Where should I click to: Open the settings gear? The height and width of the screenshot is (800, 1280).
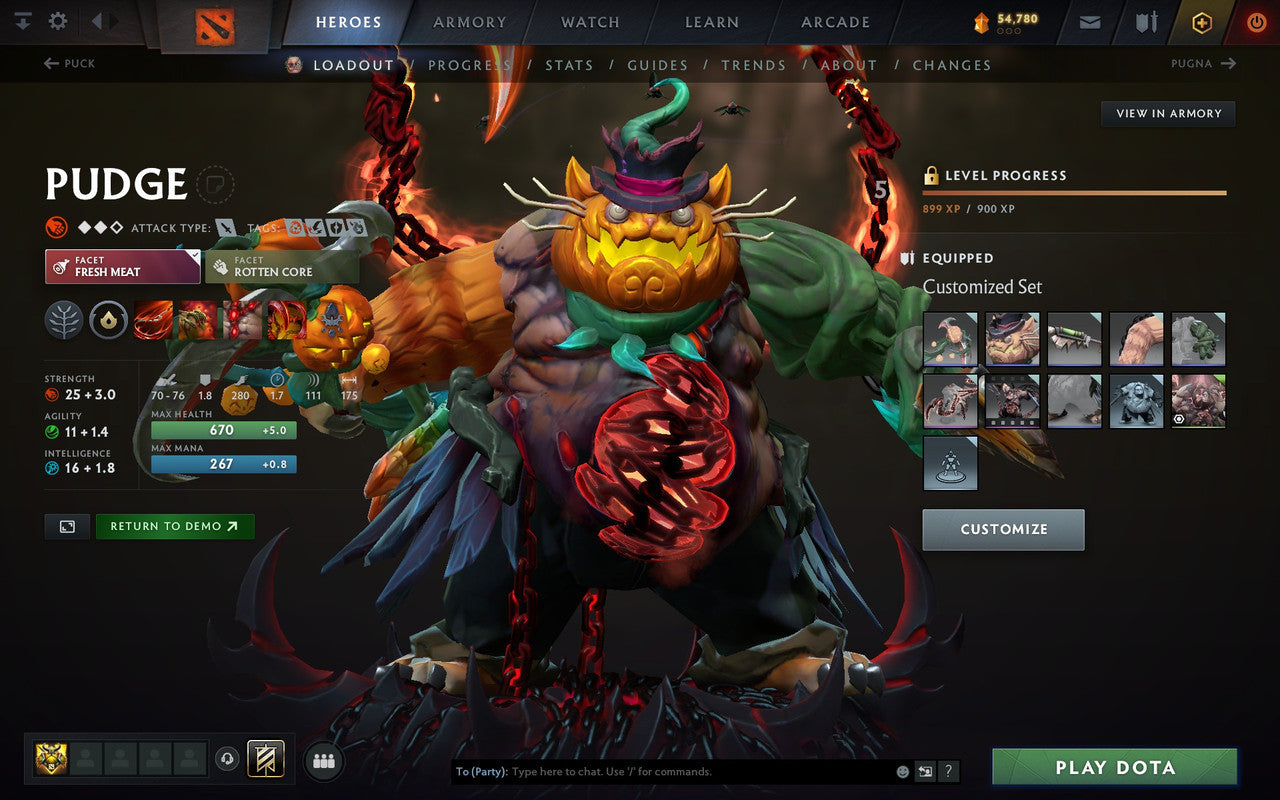click(57, 19)
